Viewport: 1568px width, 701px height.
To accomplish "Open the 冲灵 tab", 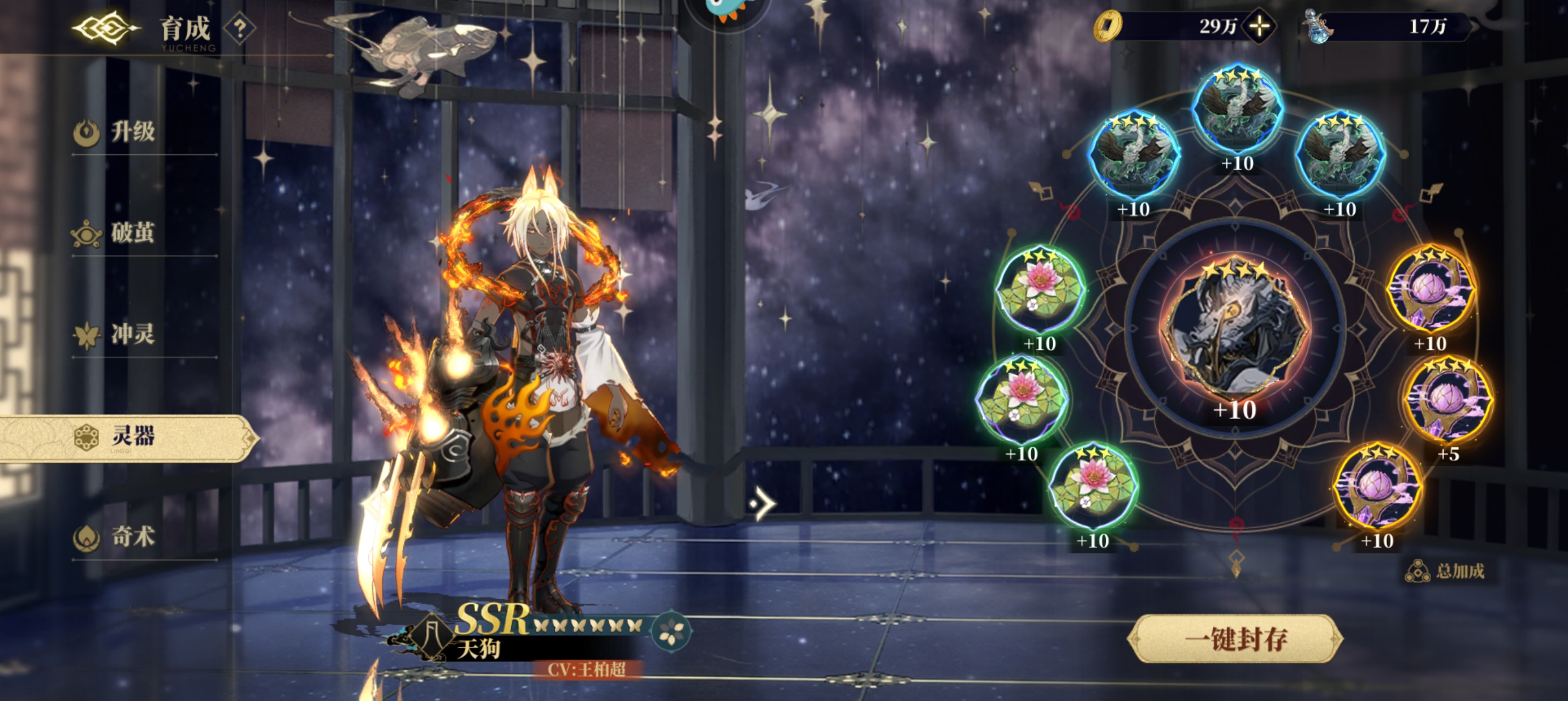I will [x=133, y=334].
